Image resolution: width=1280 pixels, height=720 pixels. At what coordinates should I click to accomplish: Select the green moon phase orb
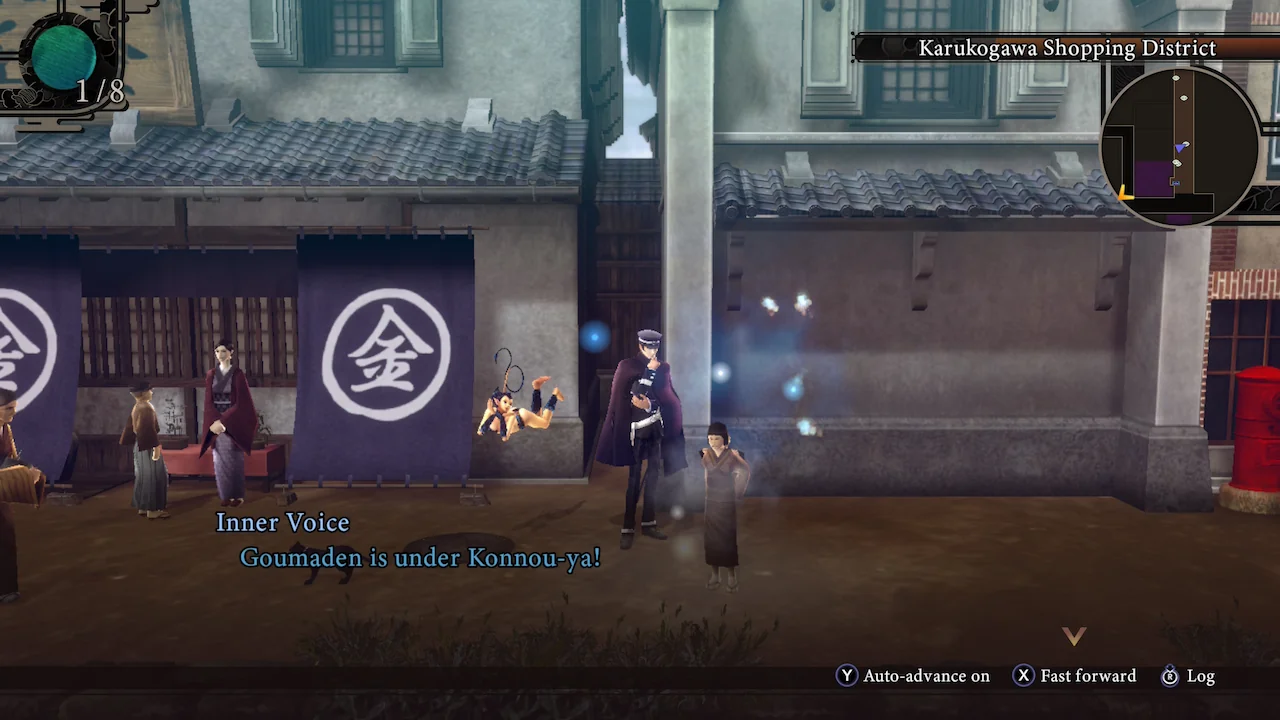[65, 53]
